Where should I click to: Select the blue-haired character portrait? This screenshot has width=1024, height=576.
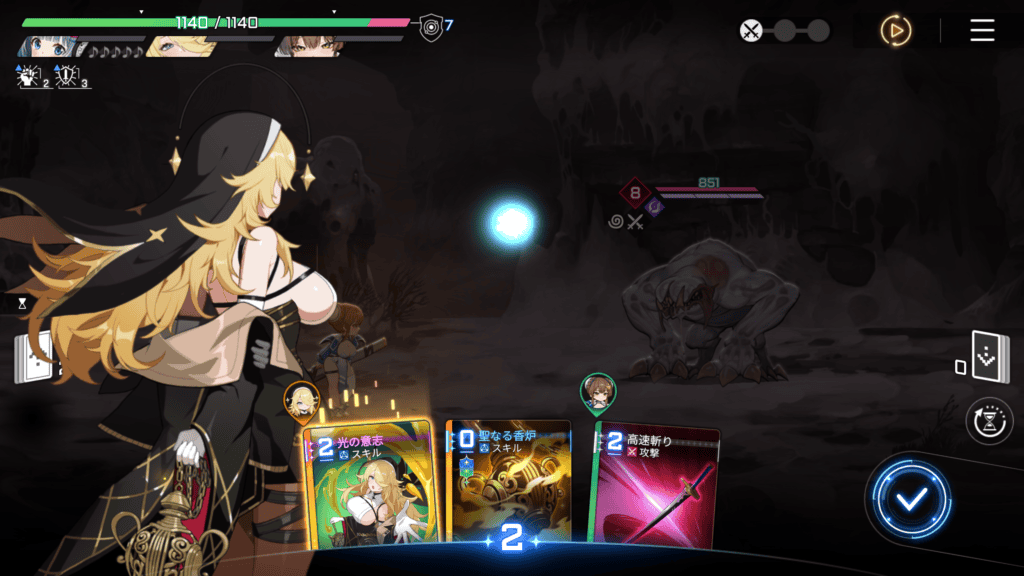[46, 46]
